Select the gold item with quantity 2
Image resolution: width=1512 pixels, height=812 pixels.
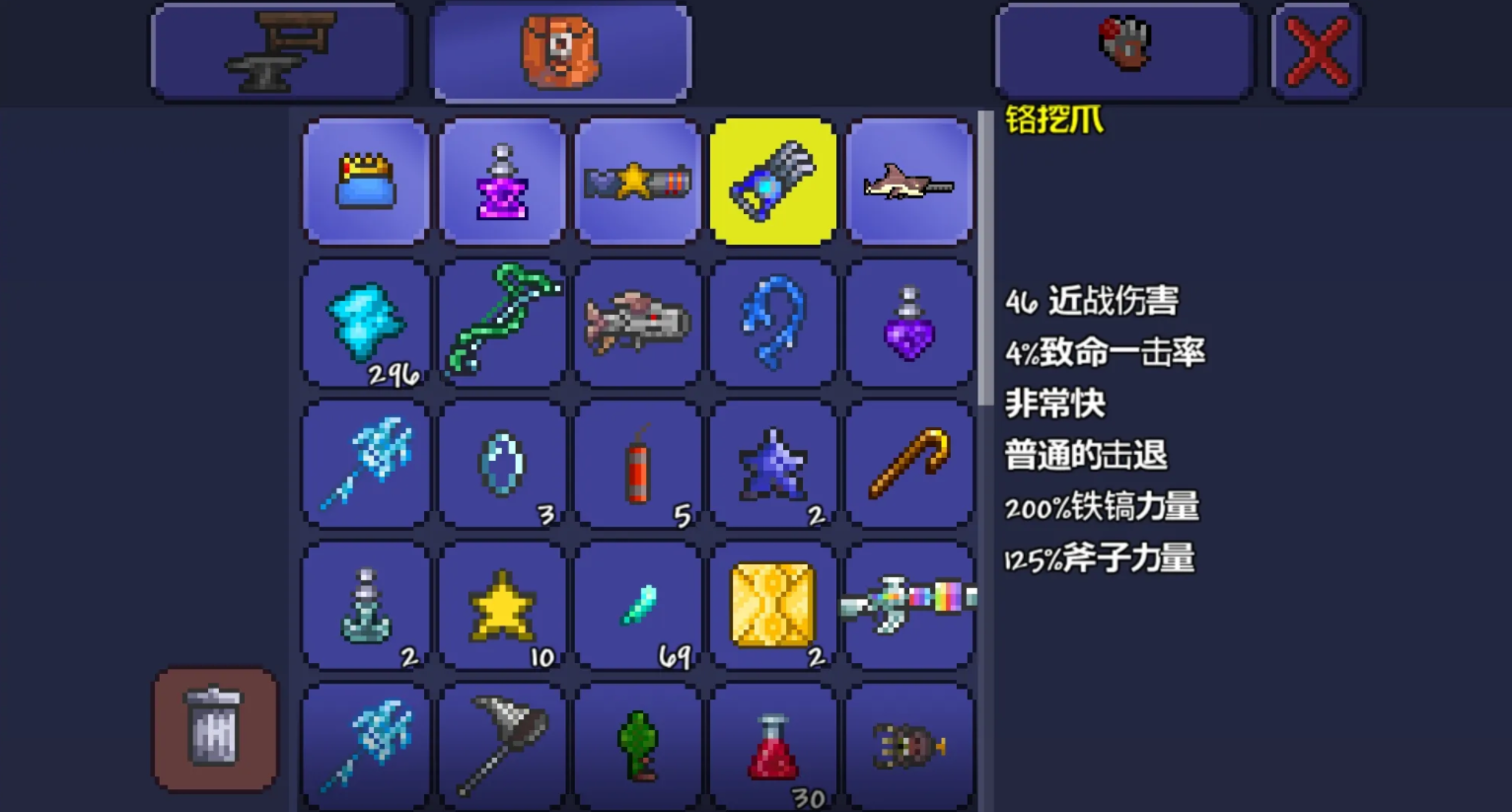pyautogui.click(x=773, y=605)
